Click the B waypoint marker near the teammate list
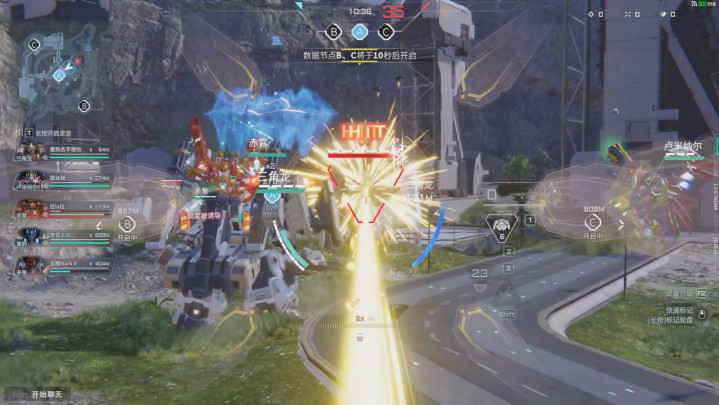Image resolution: width=719 pixels, height=405 pixels. pyautogui.click(x=128, y=225)
